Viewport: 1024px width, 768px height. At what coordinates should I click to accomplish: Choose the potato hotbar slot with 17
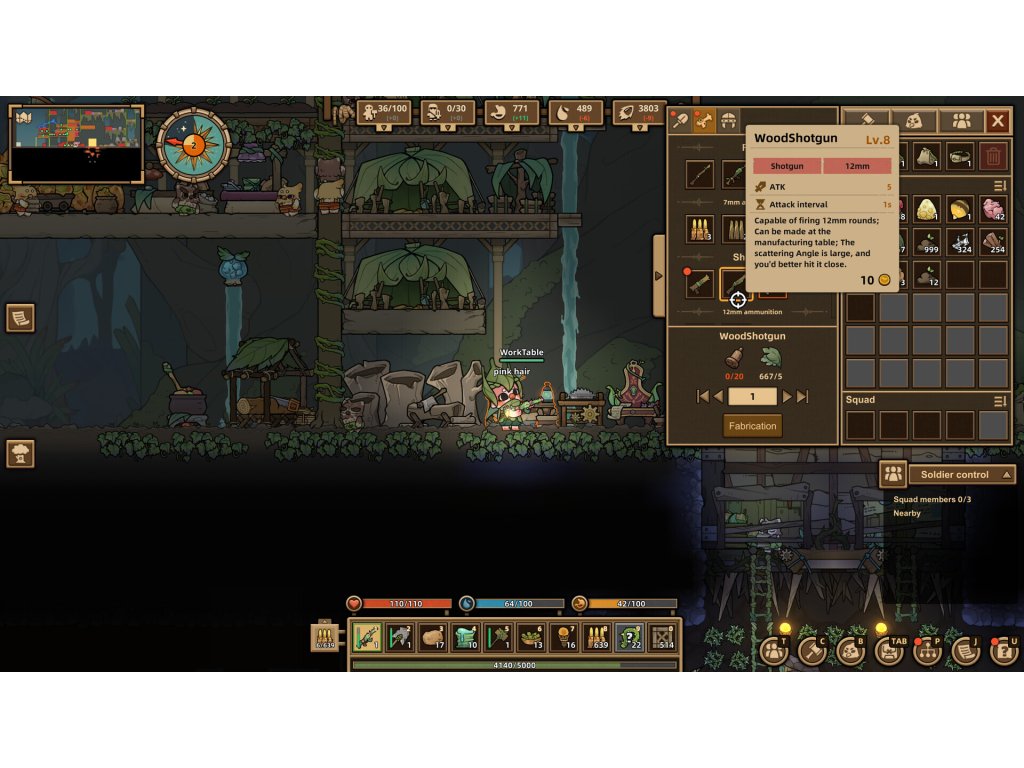coord(432,637)
